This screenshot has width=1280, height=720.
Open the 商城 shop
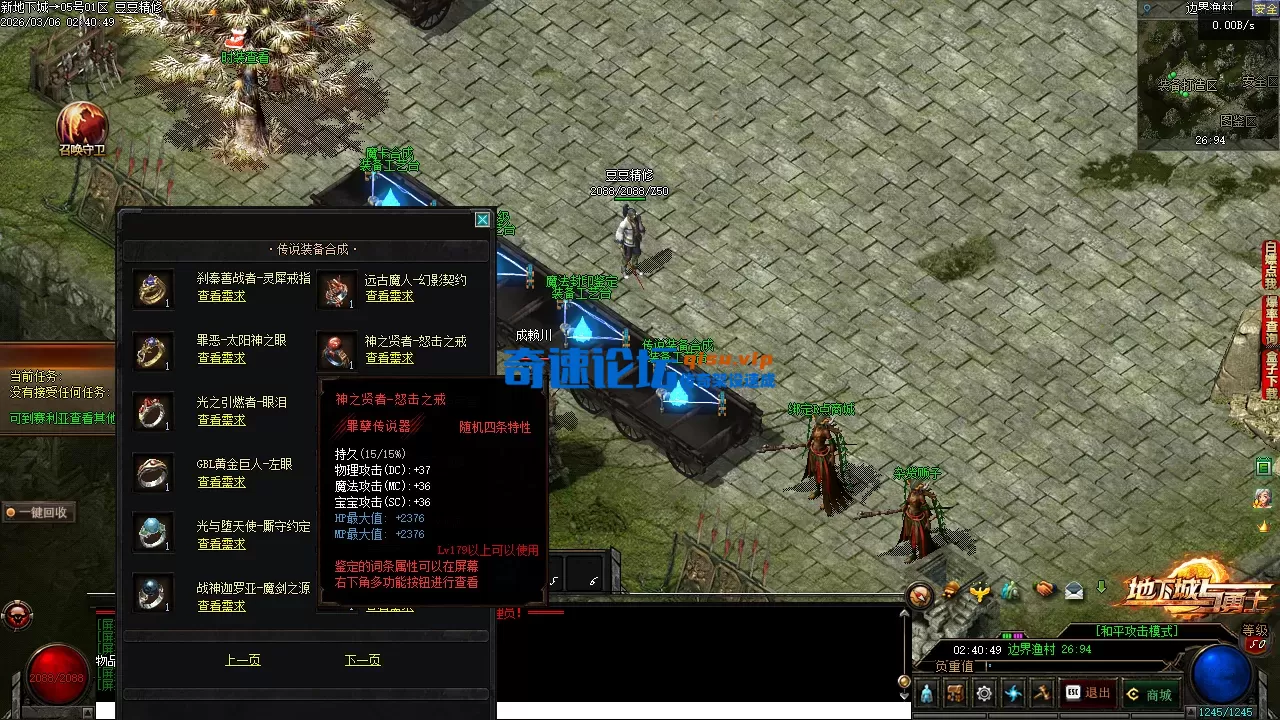click(x=1148, y=694)
